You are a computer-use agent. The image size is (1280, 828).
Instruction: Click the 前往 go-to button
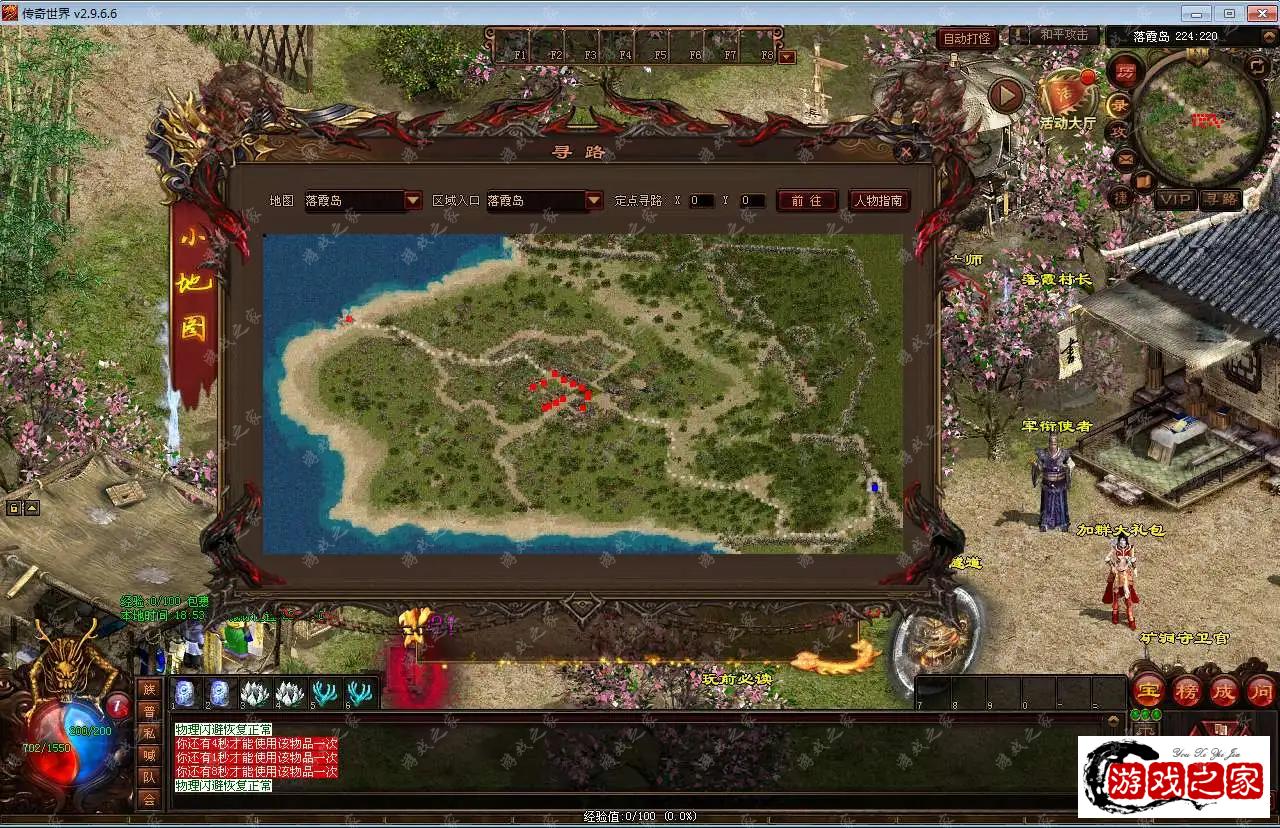806,200
